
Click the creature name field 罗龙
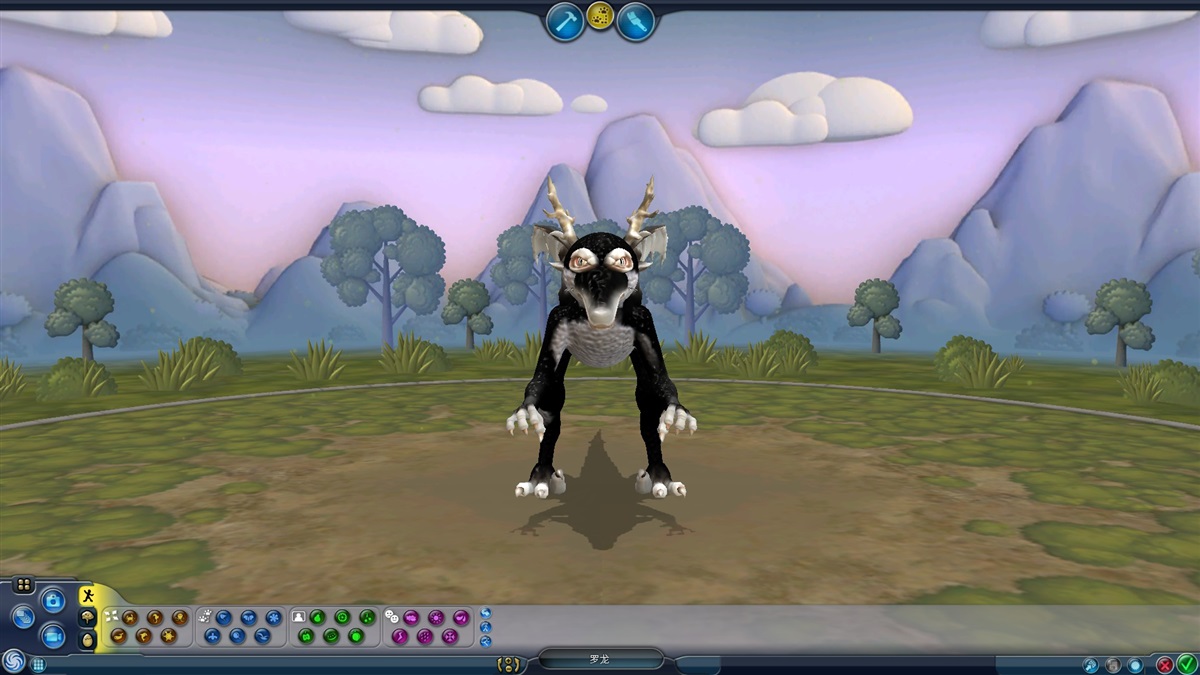tap(600, 660)
